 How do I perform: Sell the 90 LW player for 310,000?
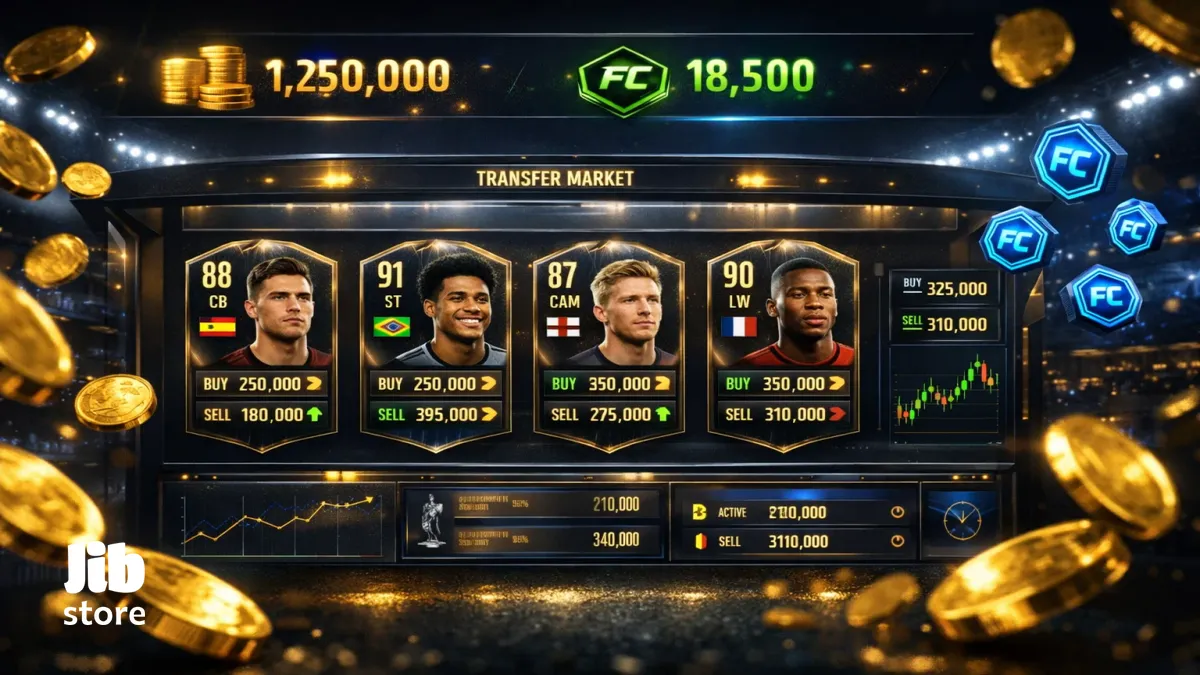click(783, 414)
